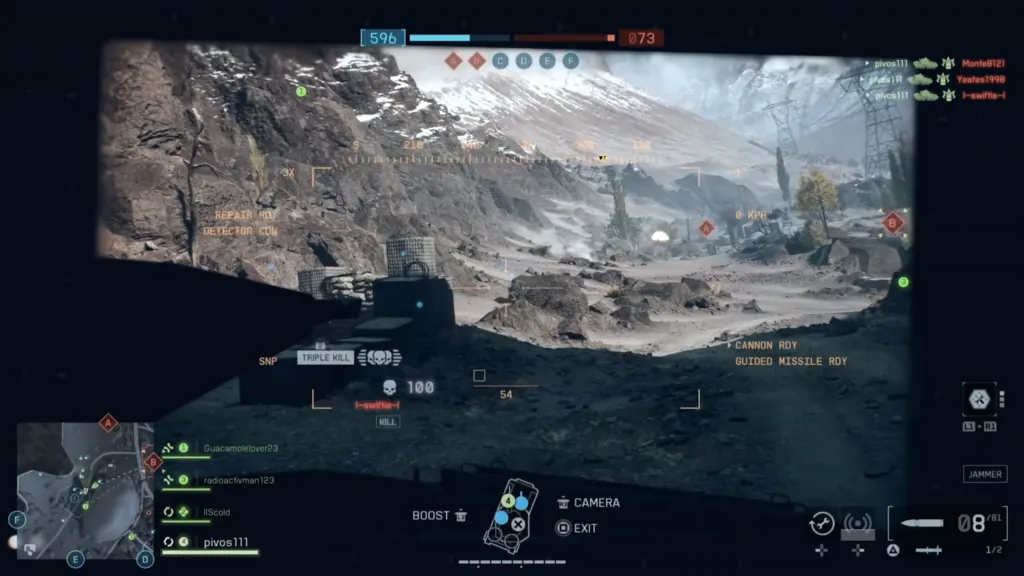Viewport: 1024px width, 576px height.
Task: Click objective D marker on the minimap
Action: [146, 559]
